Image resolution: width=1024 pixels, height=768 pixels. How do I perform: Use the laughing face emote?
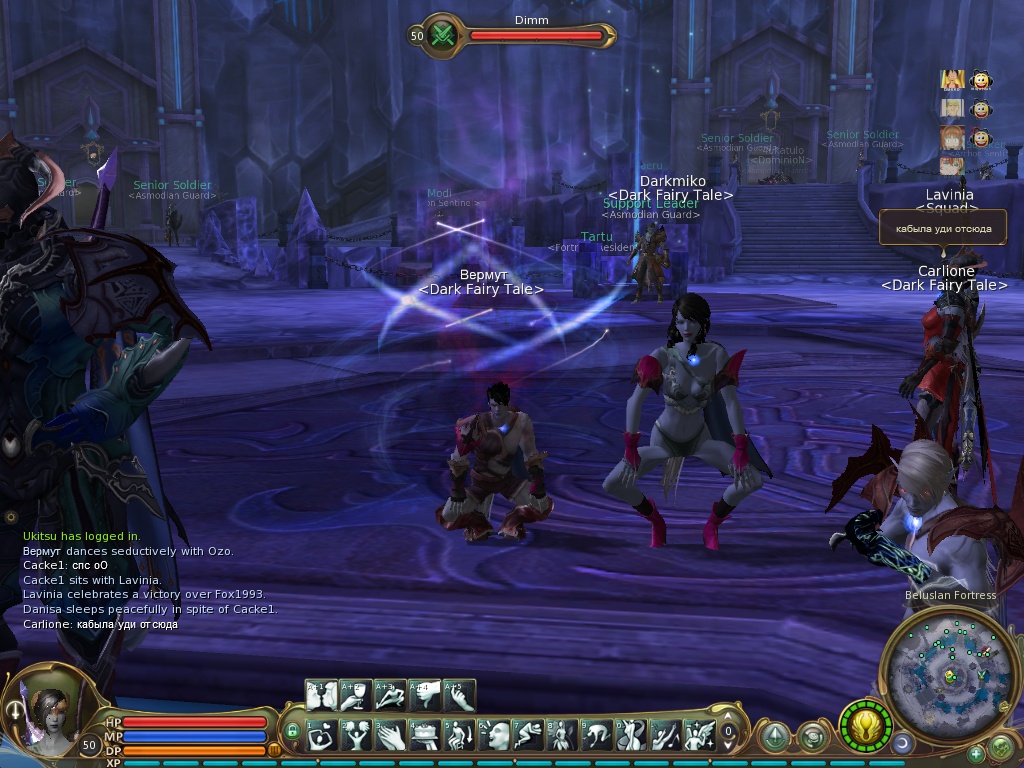pyautogui.click(x=494, y=736)
